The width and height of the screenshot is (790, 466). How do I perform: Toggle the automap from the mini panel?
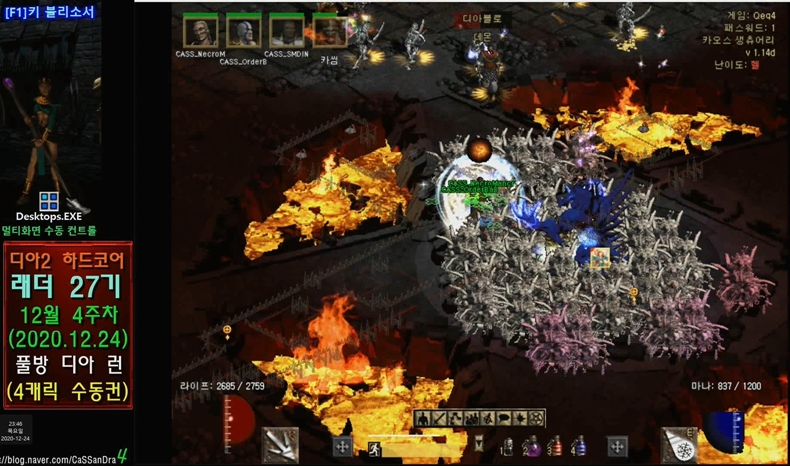487,418
